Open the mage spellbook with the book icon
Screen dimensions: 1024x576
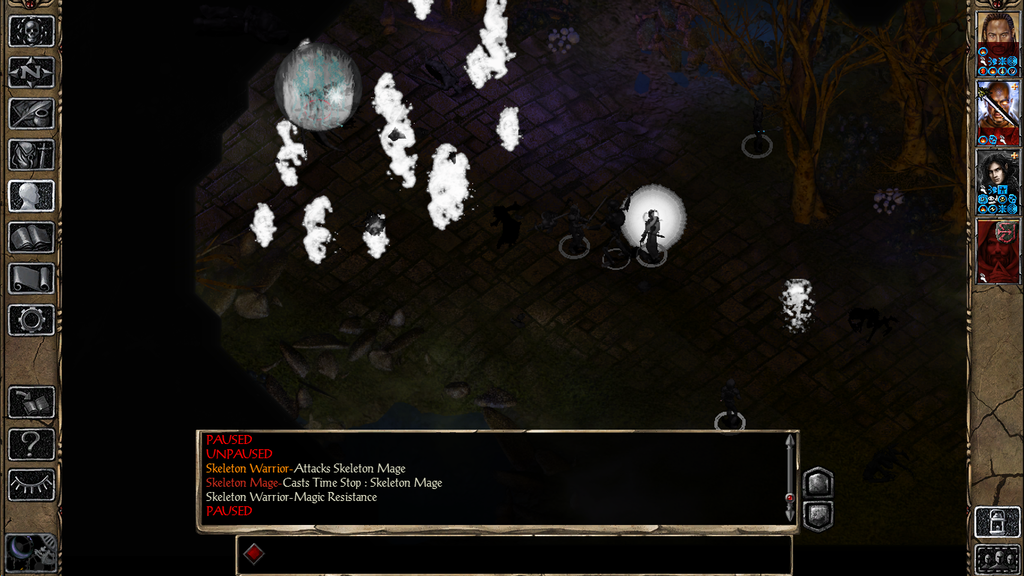31,237
